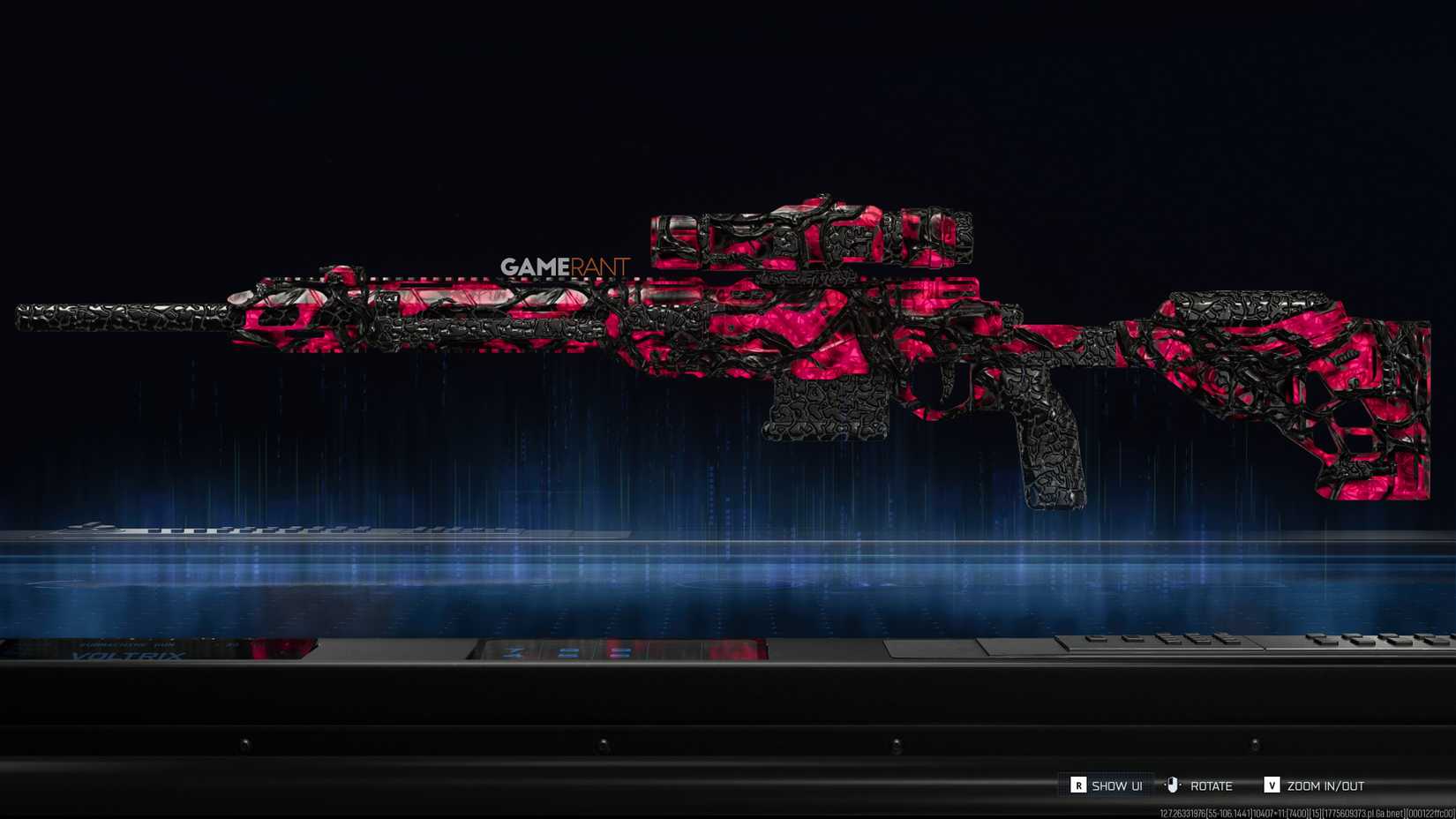1456x819 pixels.
Task: Click the mouse icon beside ROTATE
Action: pos(1174,784)
